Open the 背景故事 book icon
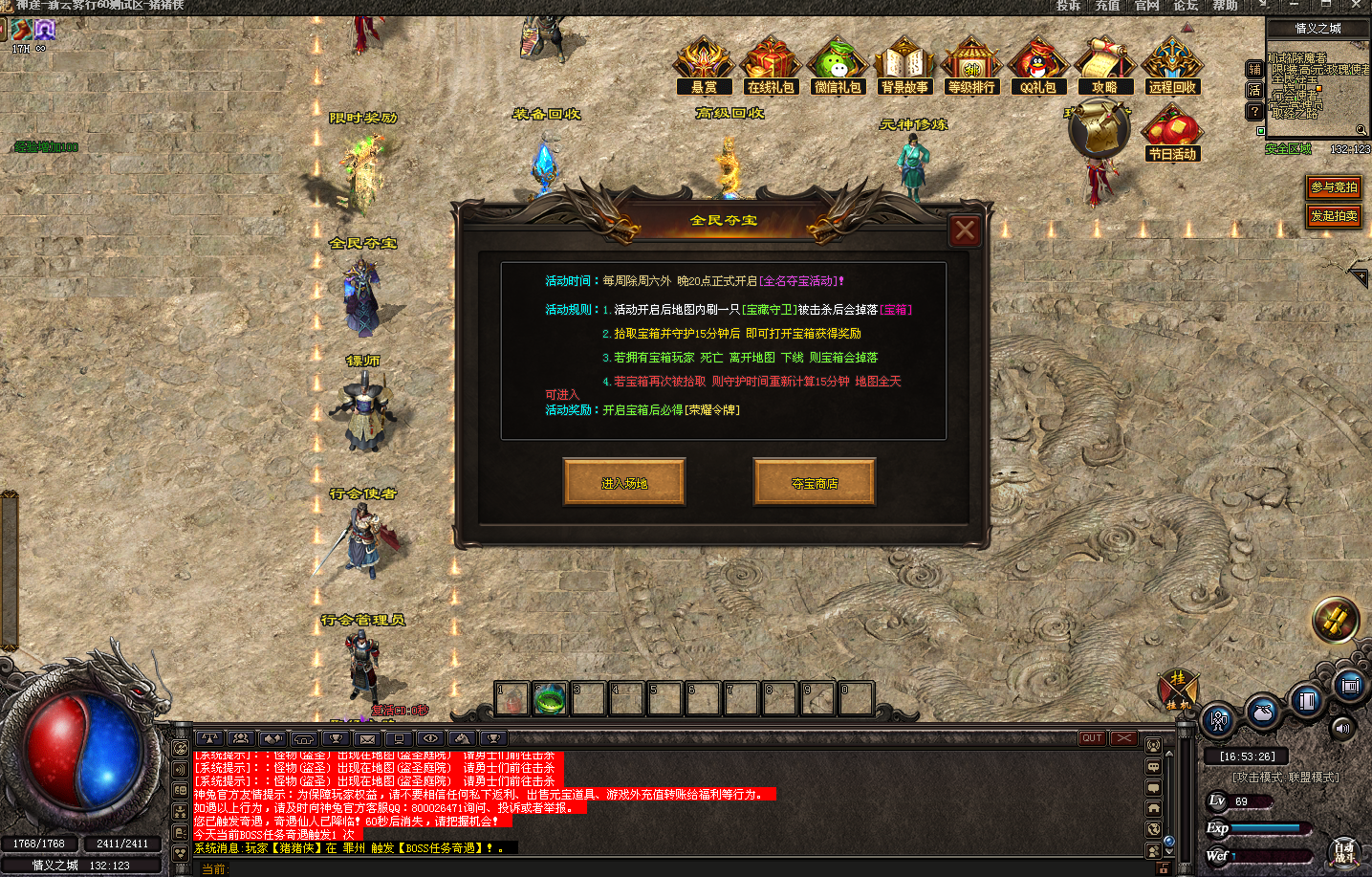The image size is (1372, 877). pyautogui.click(x=904, y=65)
